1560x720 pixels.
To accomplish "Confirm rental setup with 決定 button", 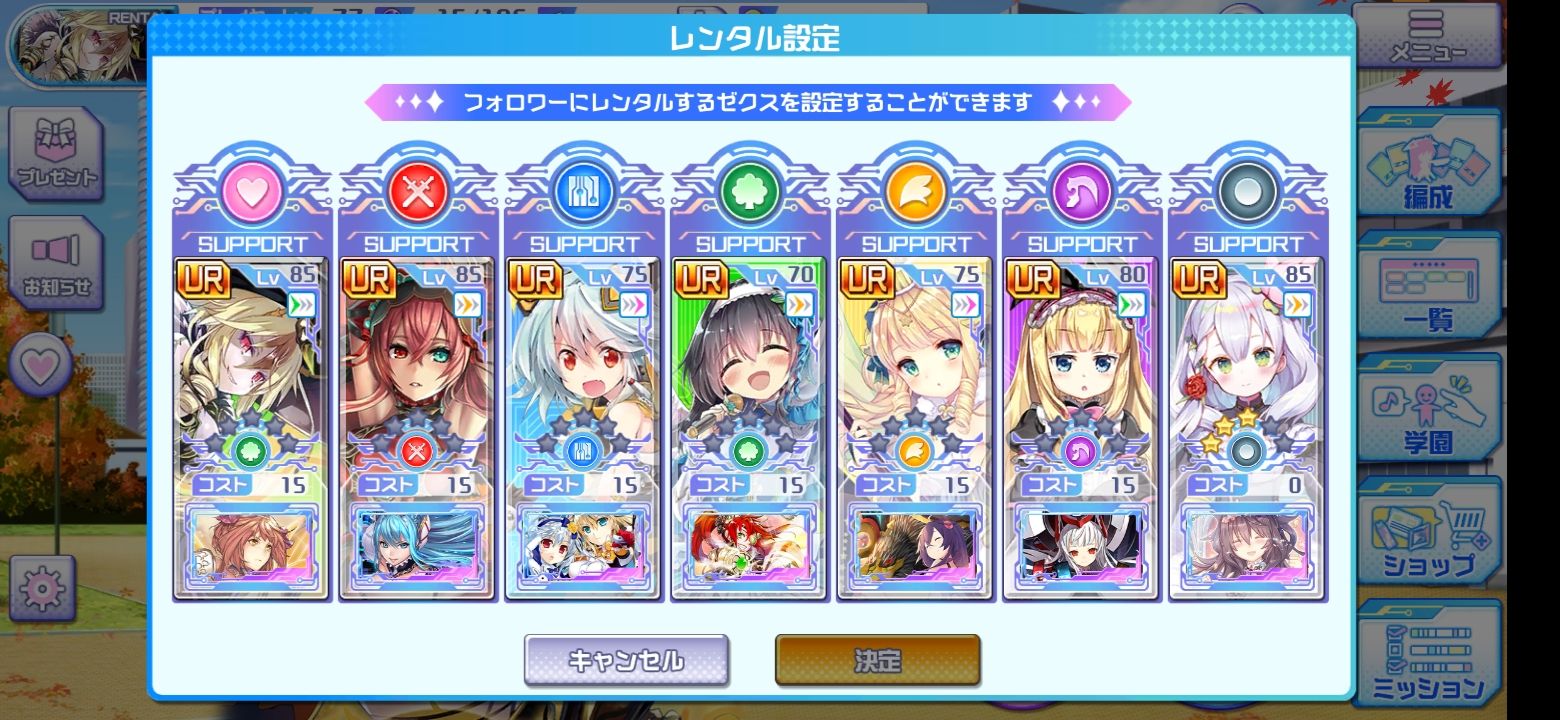I will coord(877,660).
